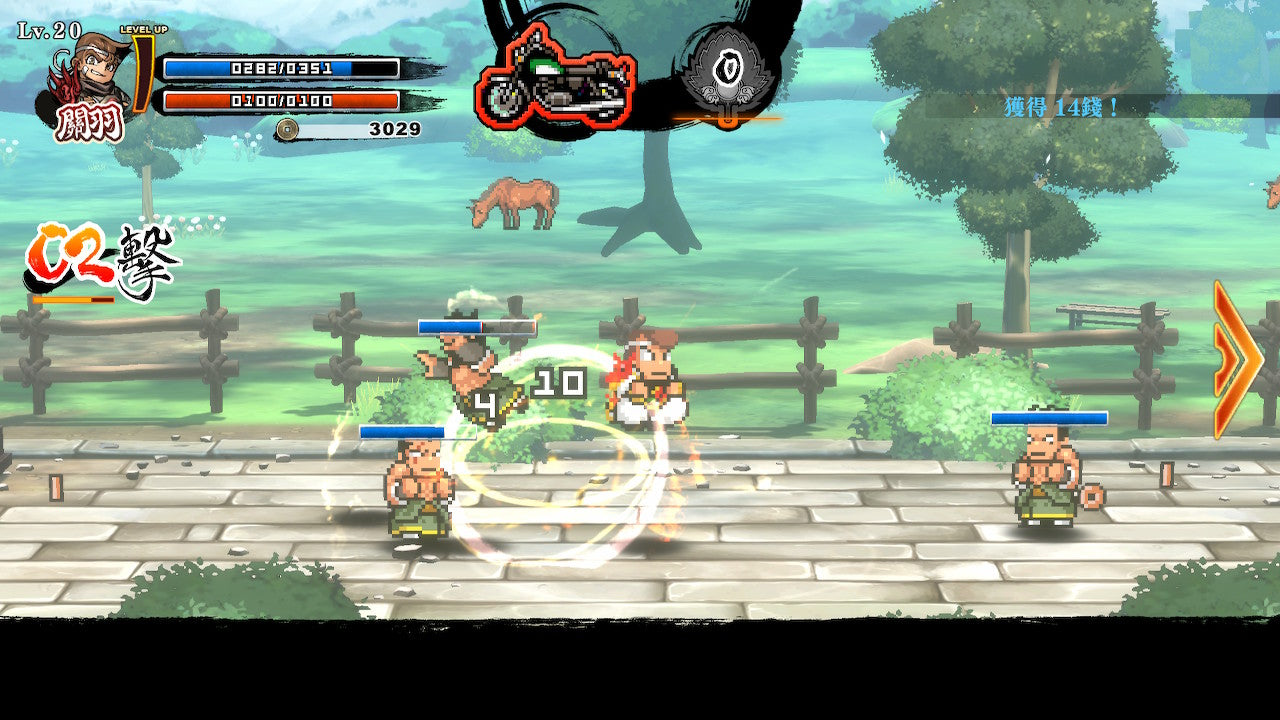This screenshot has width=1280, height=720.
Task: Click the C2撃 combo counter badge
Action: (100, 255)
